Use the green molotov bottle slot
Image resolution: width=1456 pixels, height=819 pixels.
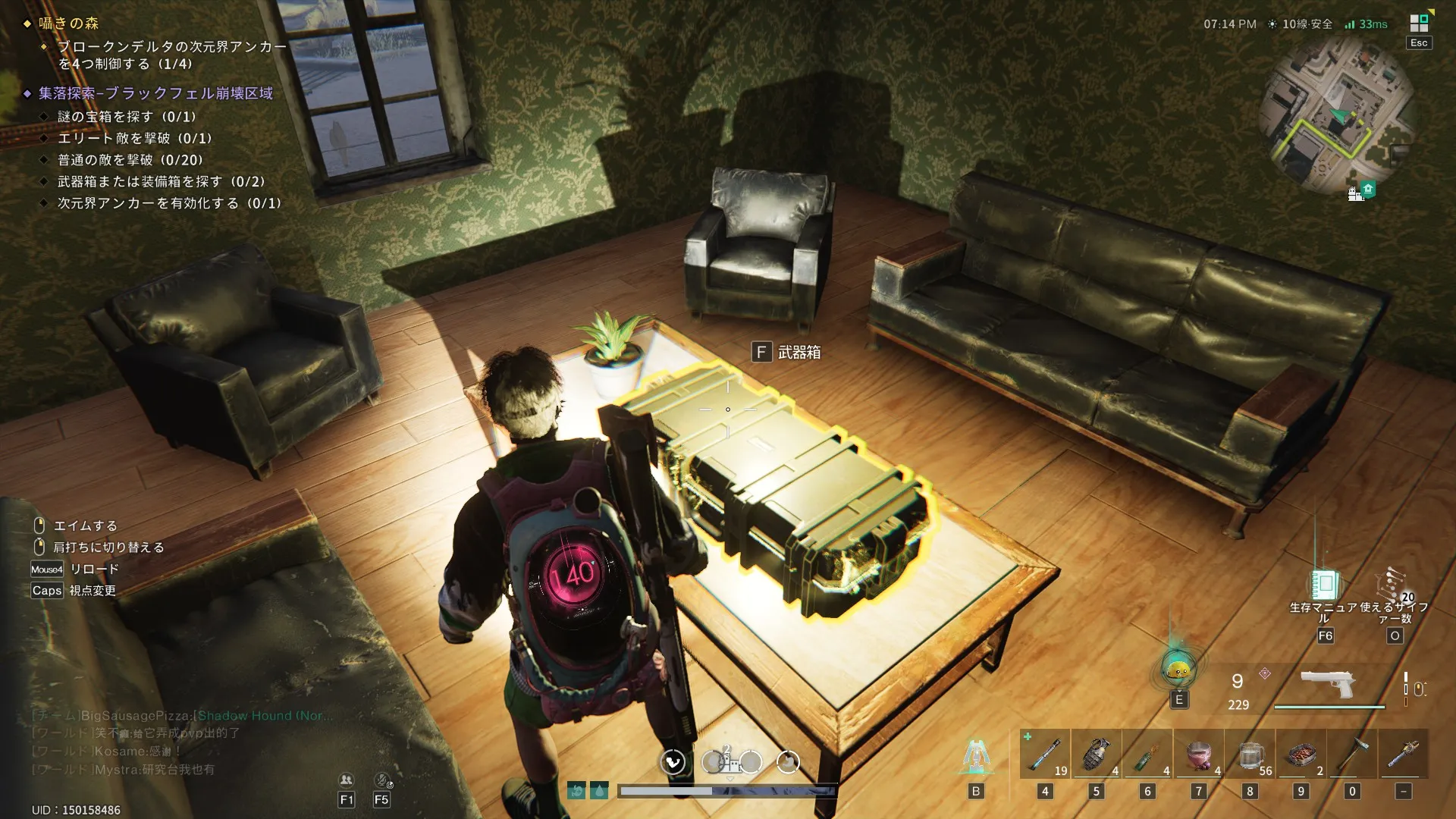(1147, 754)
